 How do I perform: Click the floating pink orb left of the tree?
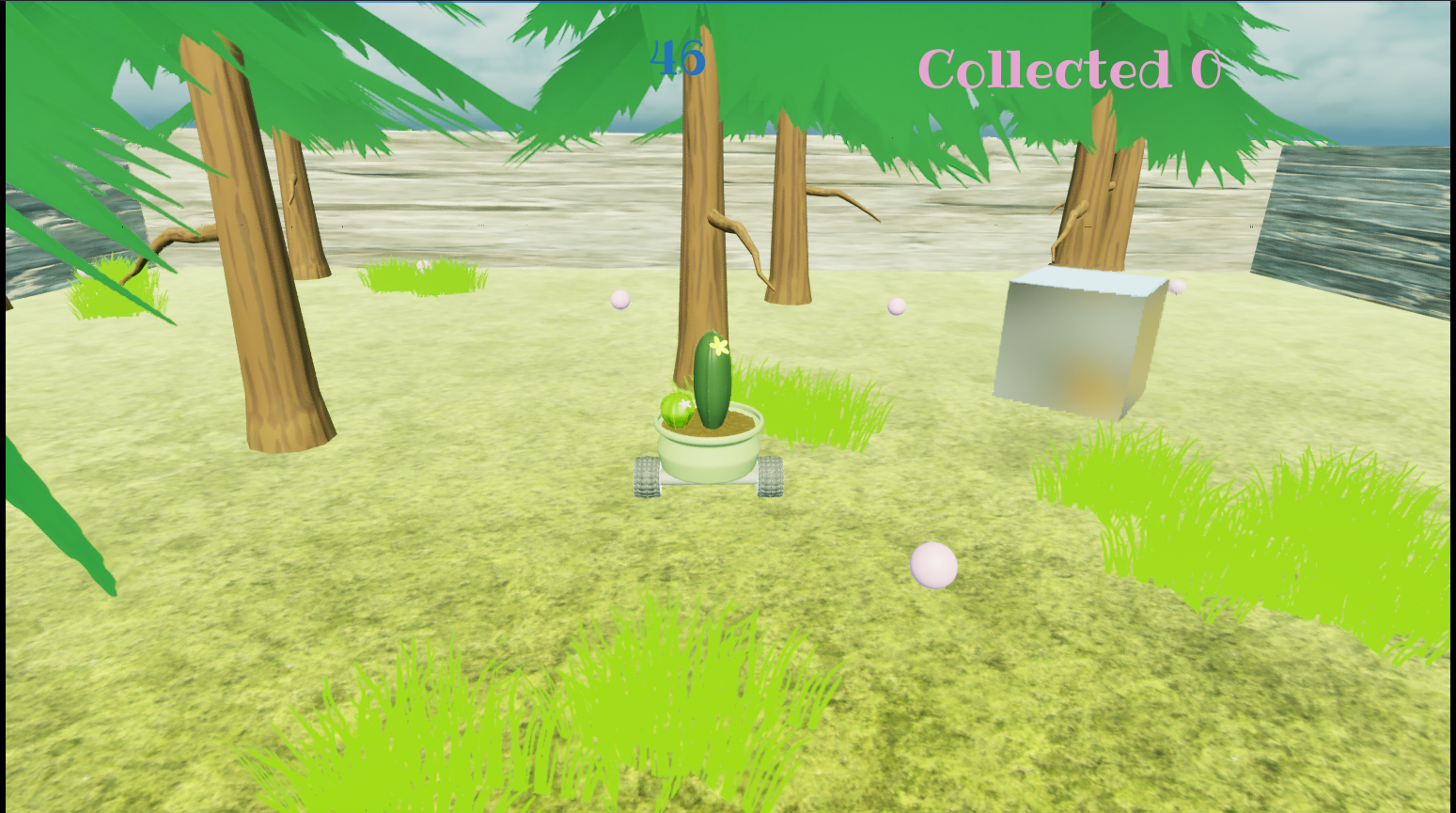point(620,301)
